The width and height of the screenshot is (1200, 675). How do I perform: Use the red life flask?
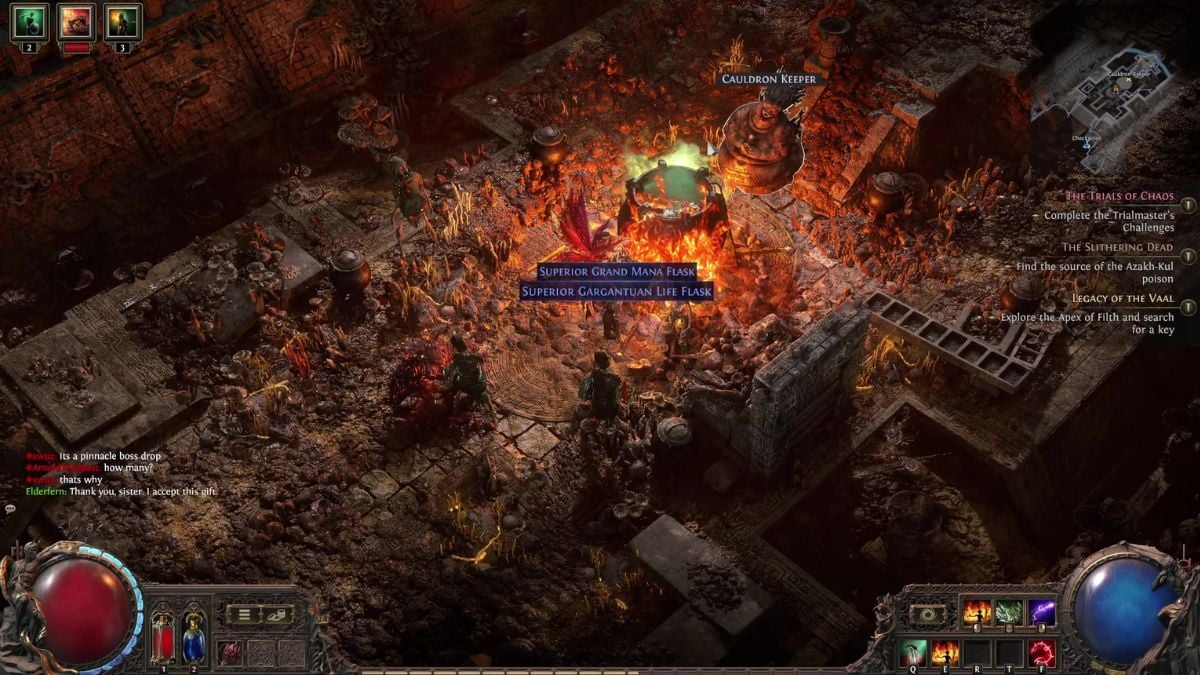162,636
